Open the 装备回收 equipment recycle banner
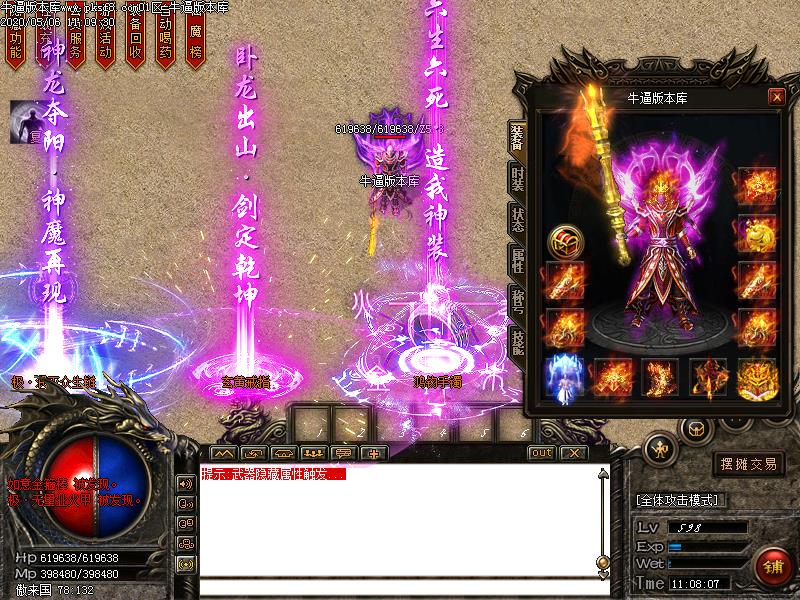 tap(136, 45)
